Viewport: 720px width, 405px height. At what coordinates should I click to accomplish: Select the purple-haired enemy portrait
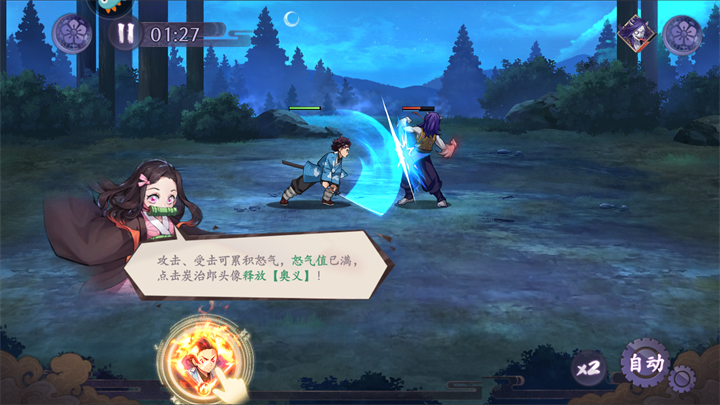point(633,34)
